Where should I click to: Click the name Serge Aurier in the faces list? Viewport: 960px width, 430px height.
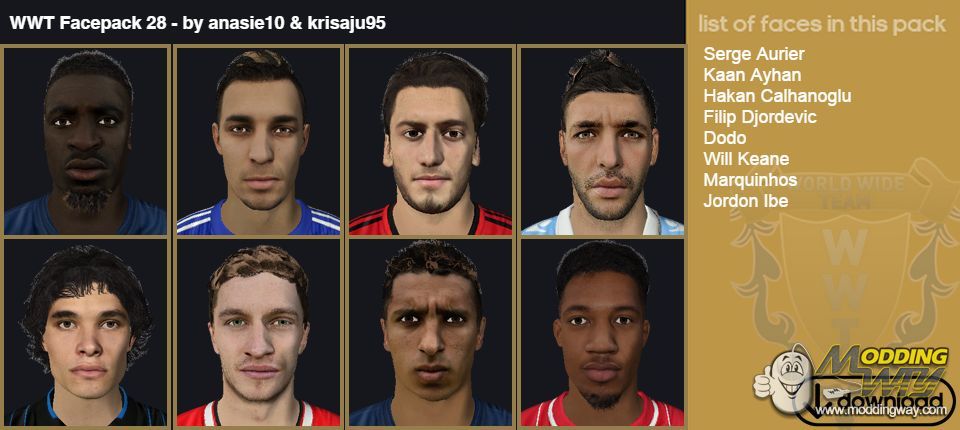(754, 54)
